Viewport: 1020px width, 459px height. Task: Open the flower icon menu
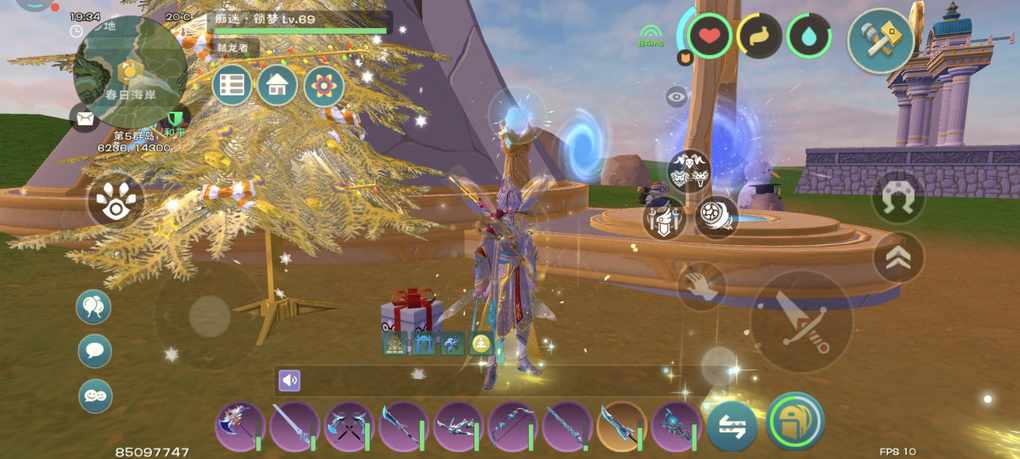point(323,86)
